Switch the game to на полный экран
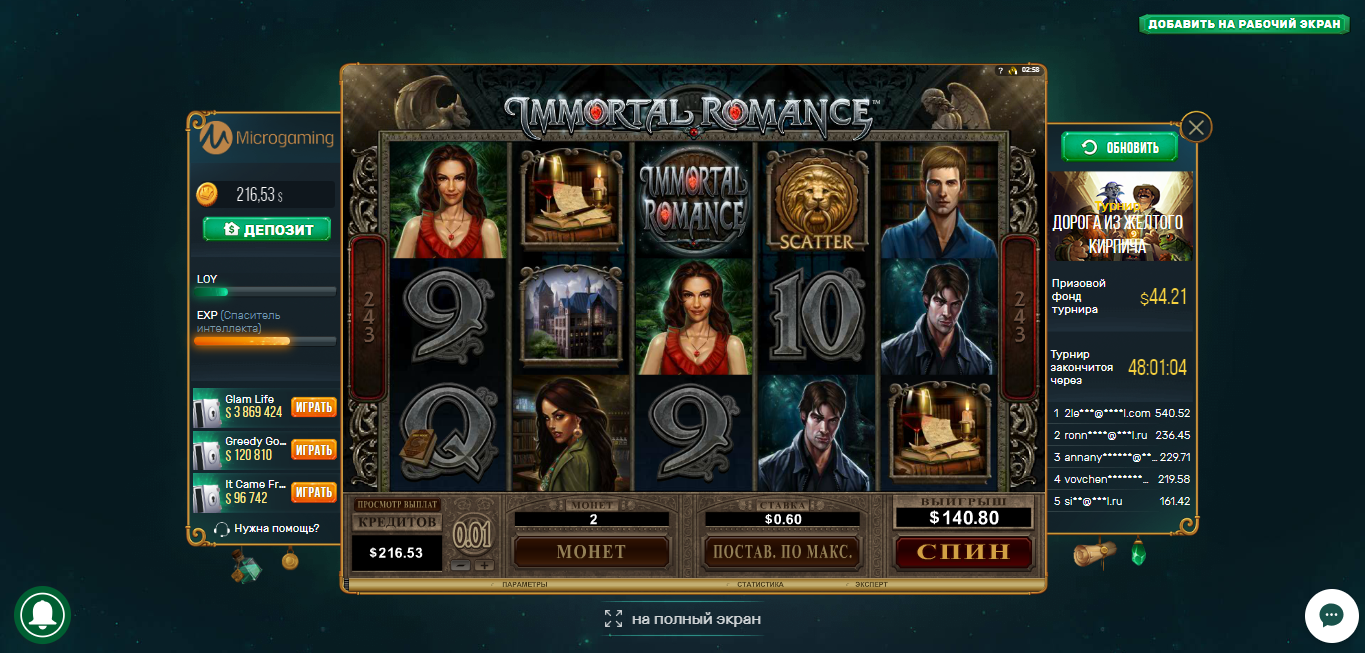Screen dimensions: 1365x653 [684, 619]
